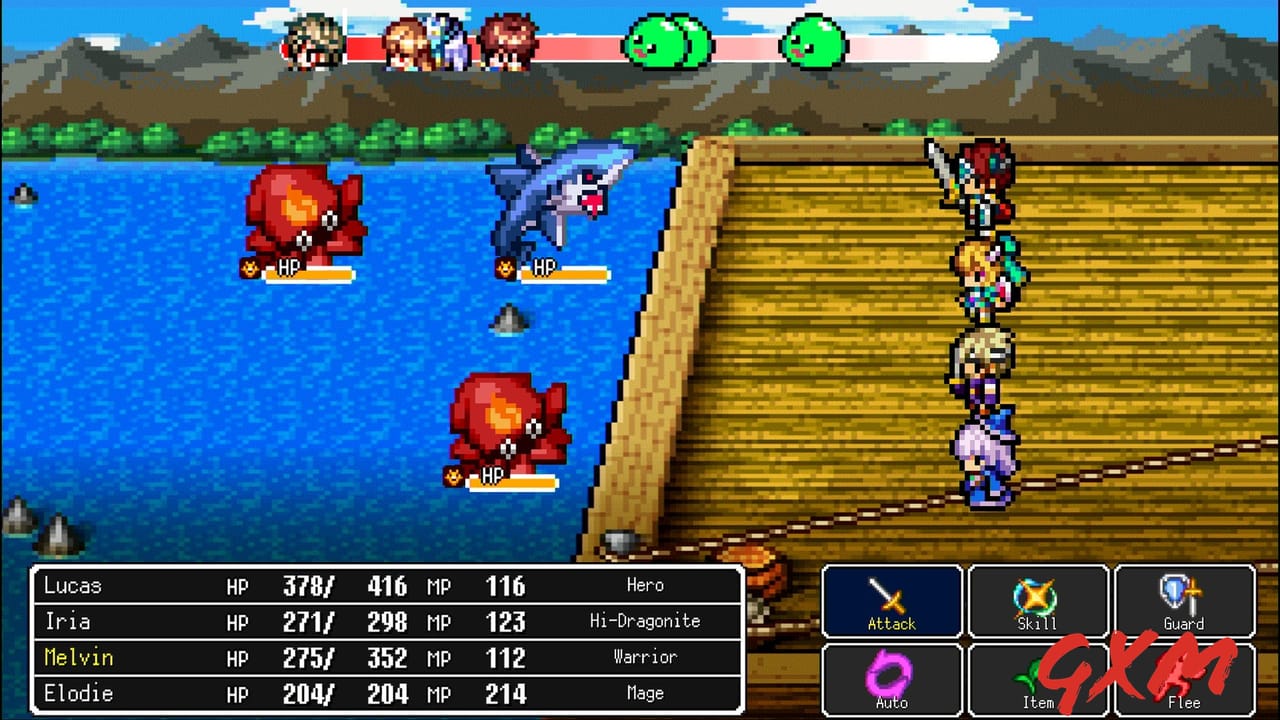Open the Skill command star icon
The image size is (1280, 720).
(1037, 595)
